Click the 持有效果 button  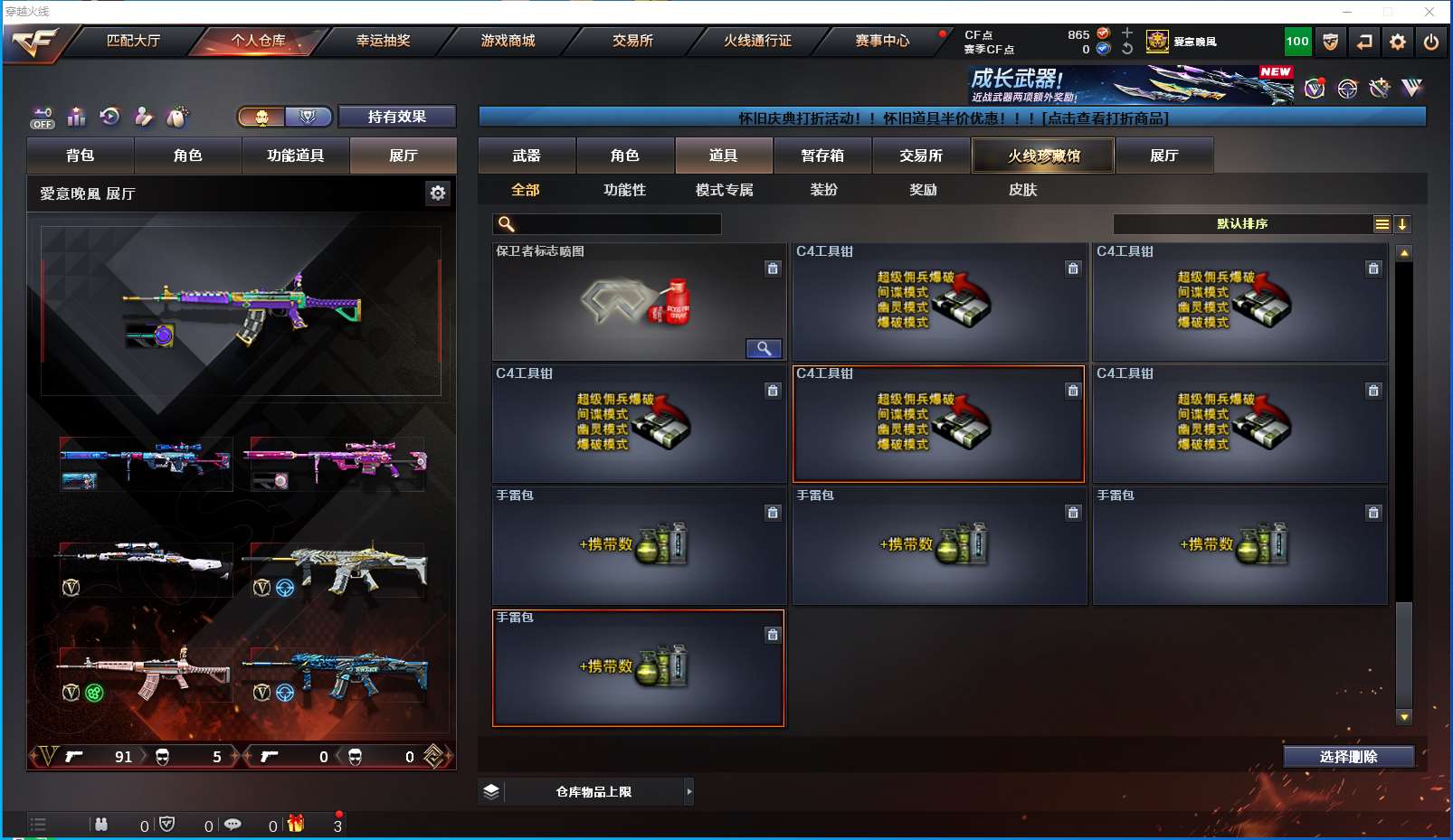tap(396, 117)
